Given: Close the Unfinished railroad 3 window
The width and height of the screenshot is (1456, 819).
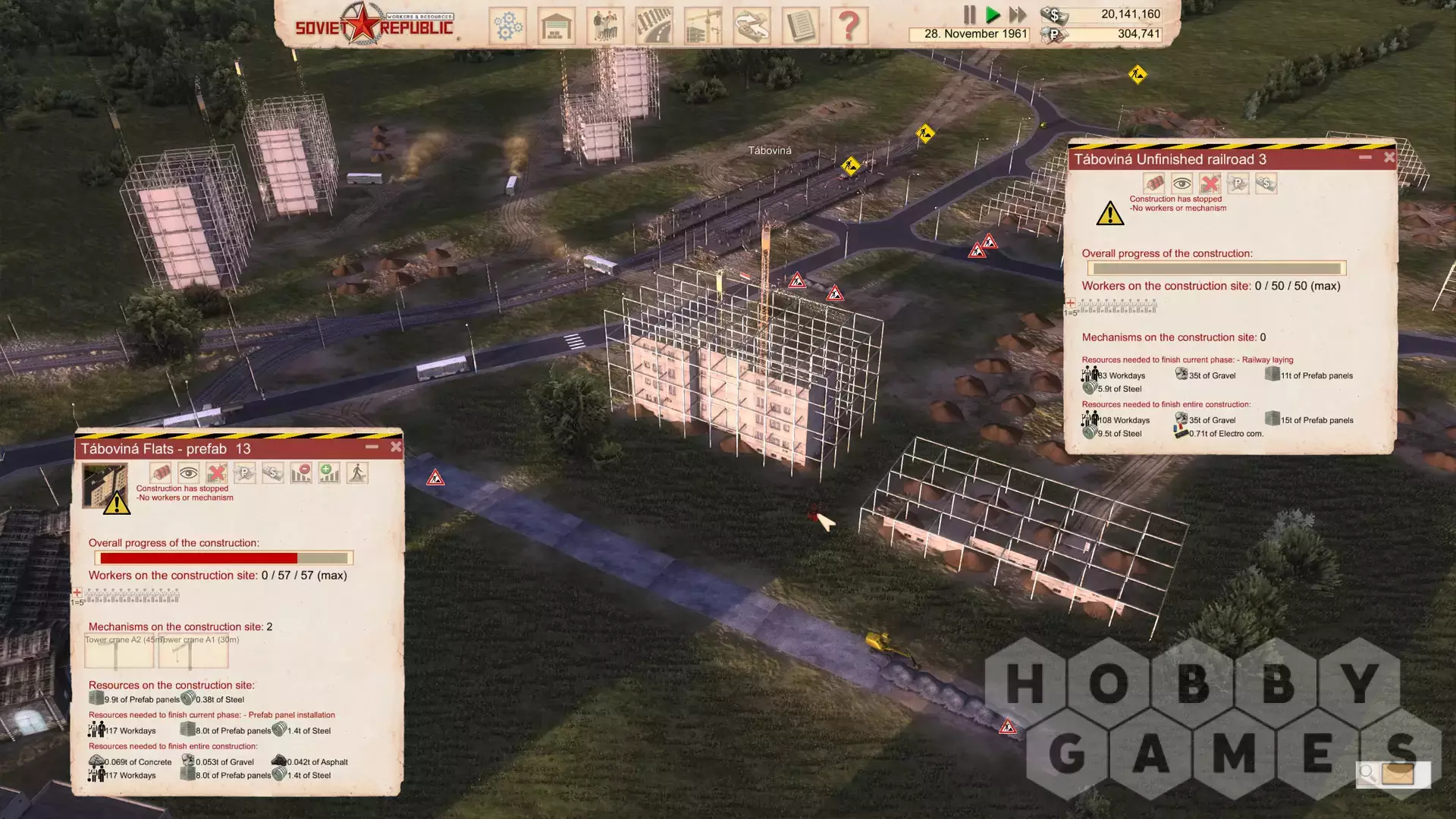Looking at the screenshot, I should [x=1389, y=158].
